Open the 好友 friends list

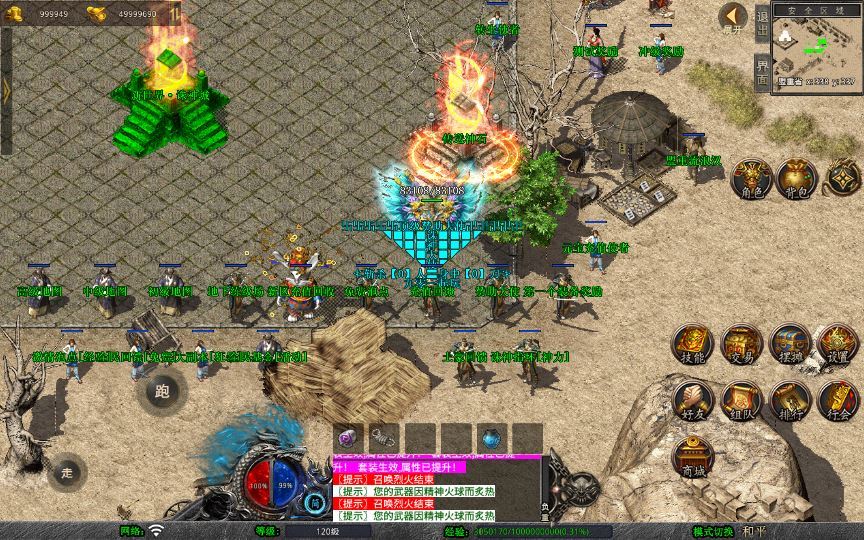coord(691,399)
